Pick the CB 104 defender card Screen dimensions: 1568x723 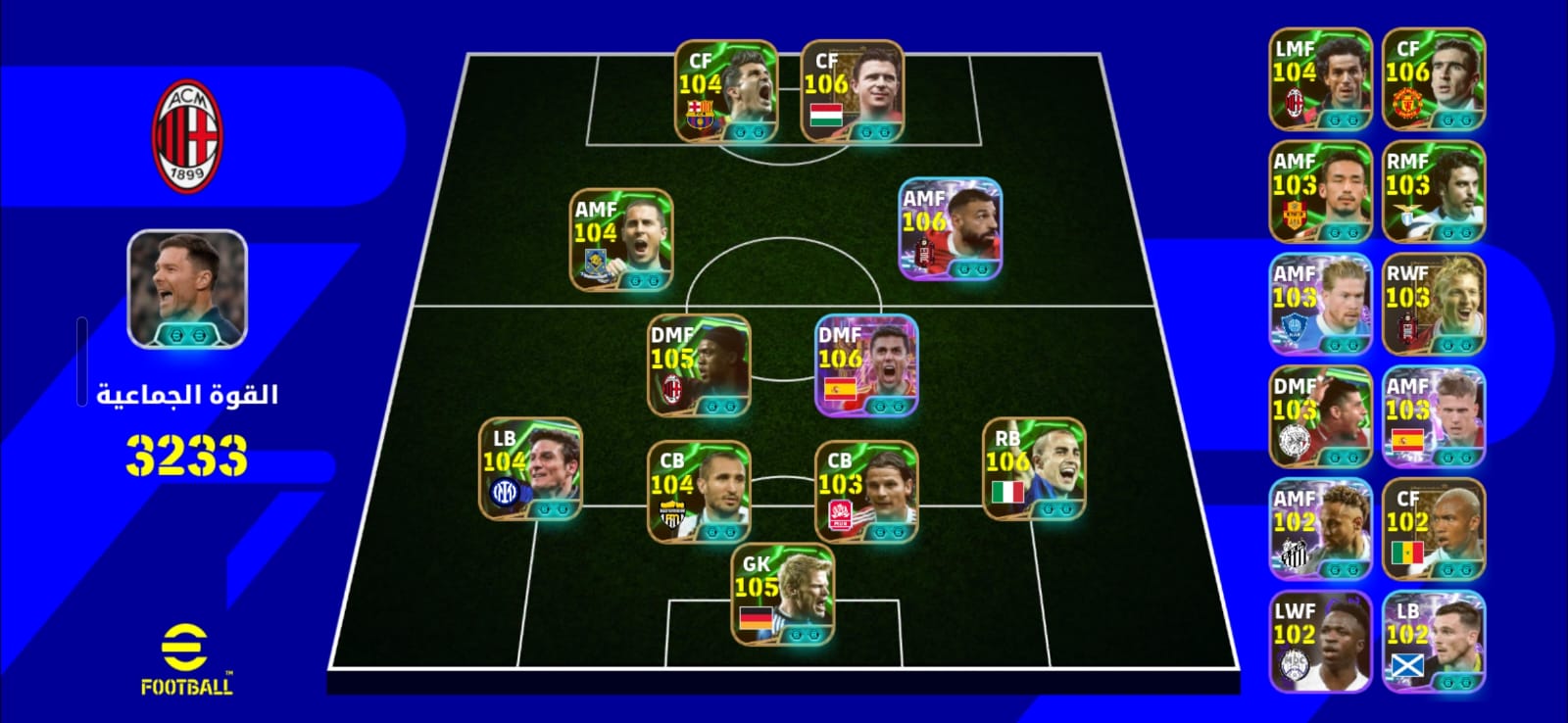(x=699, y=492)
